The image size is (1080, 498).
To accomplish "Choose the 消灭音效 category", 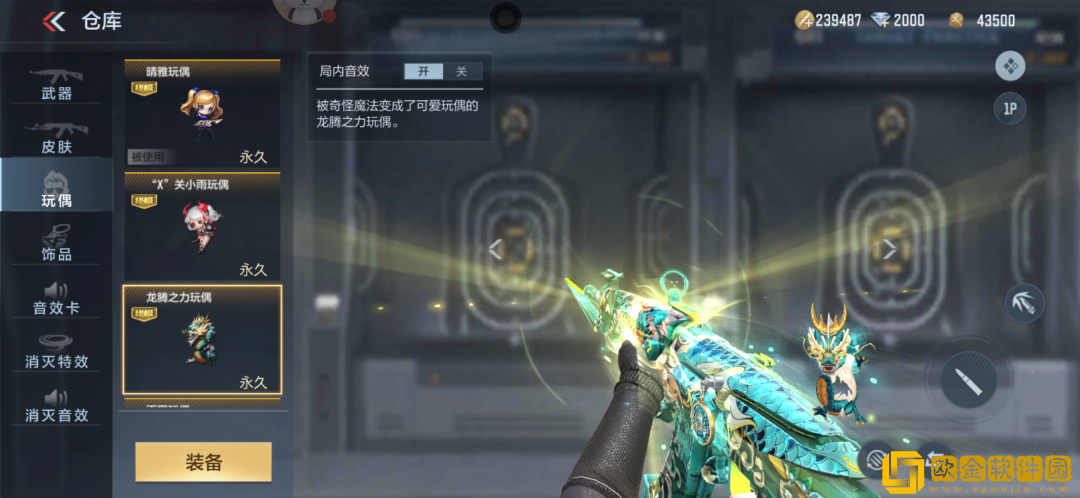I will pos(56,404).
